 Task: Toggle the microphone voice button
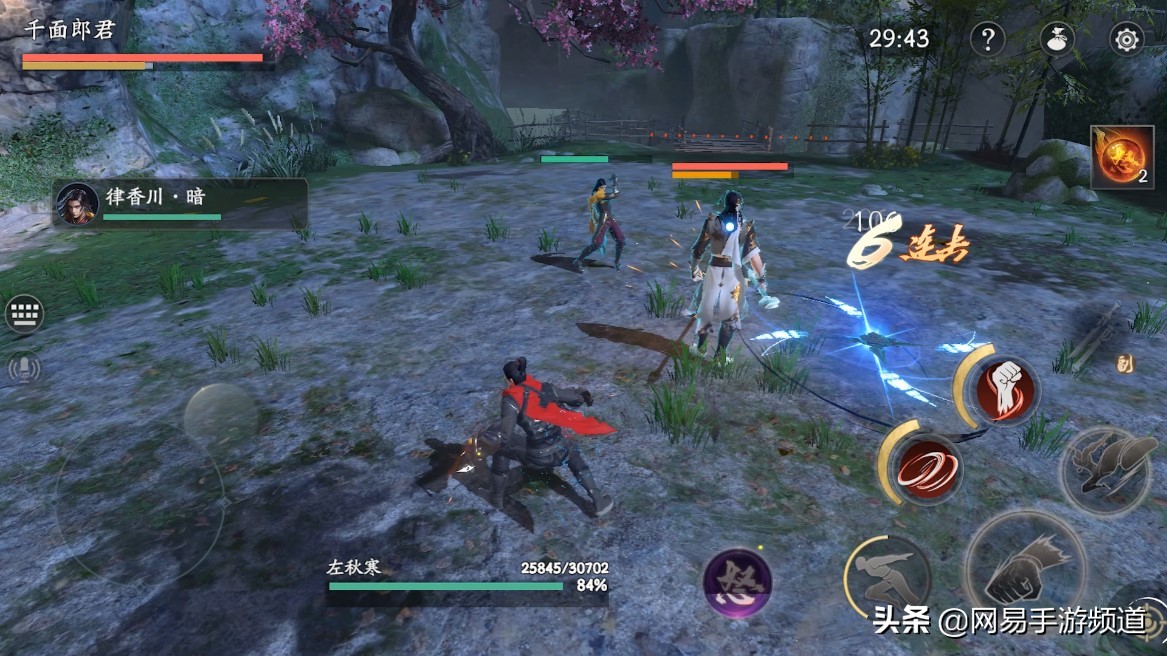point(24,369)
